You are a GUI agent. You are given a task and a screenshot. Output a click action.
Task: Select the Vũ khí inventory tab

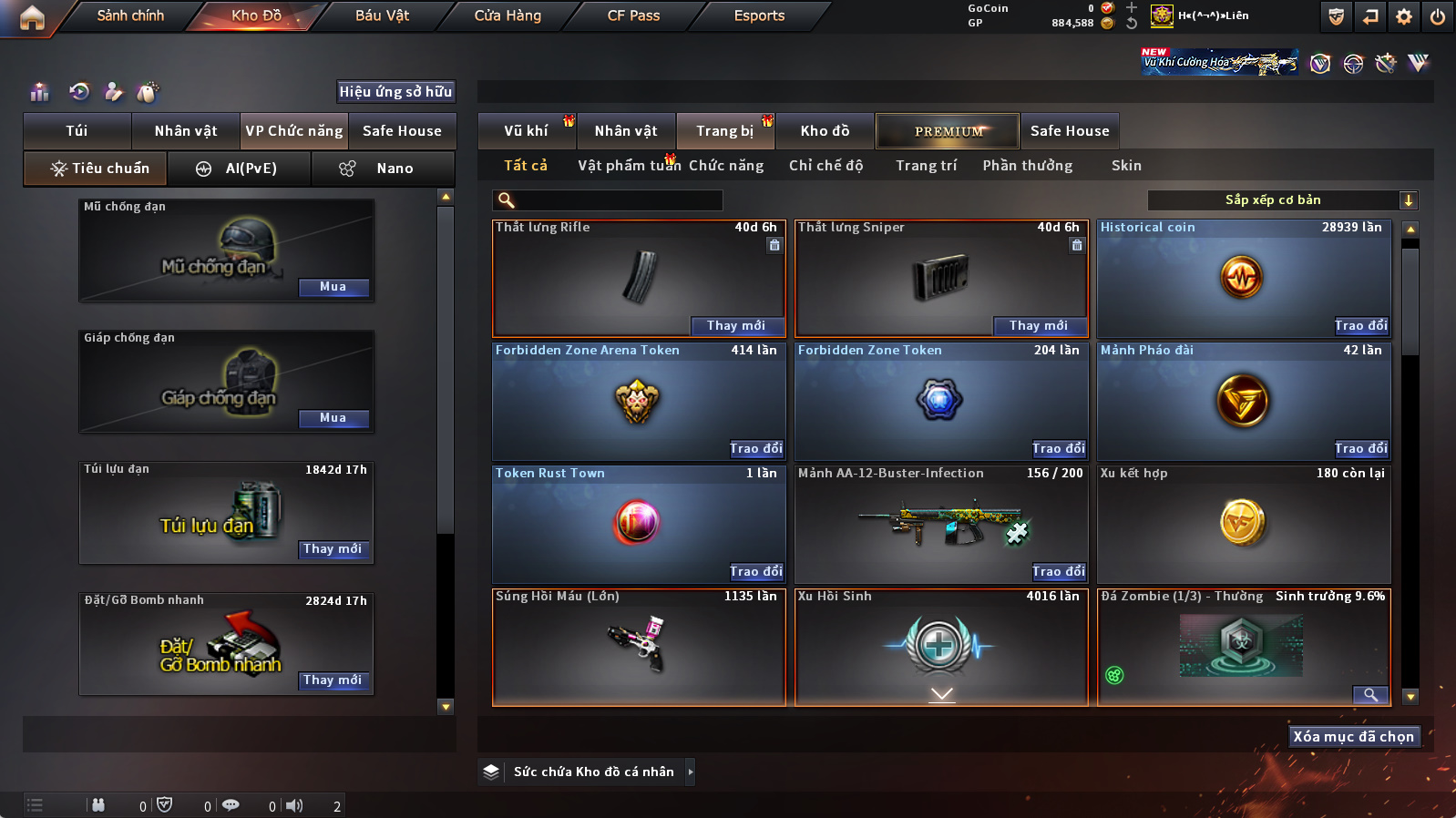tap(527, 131)
